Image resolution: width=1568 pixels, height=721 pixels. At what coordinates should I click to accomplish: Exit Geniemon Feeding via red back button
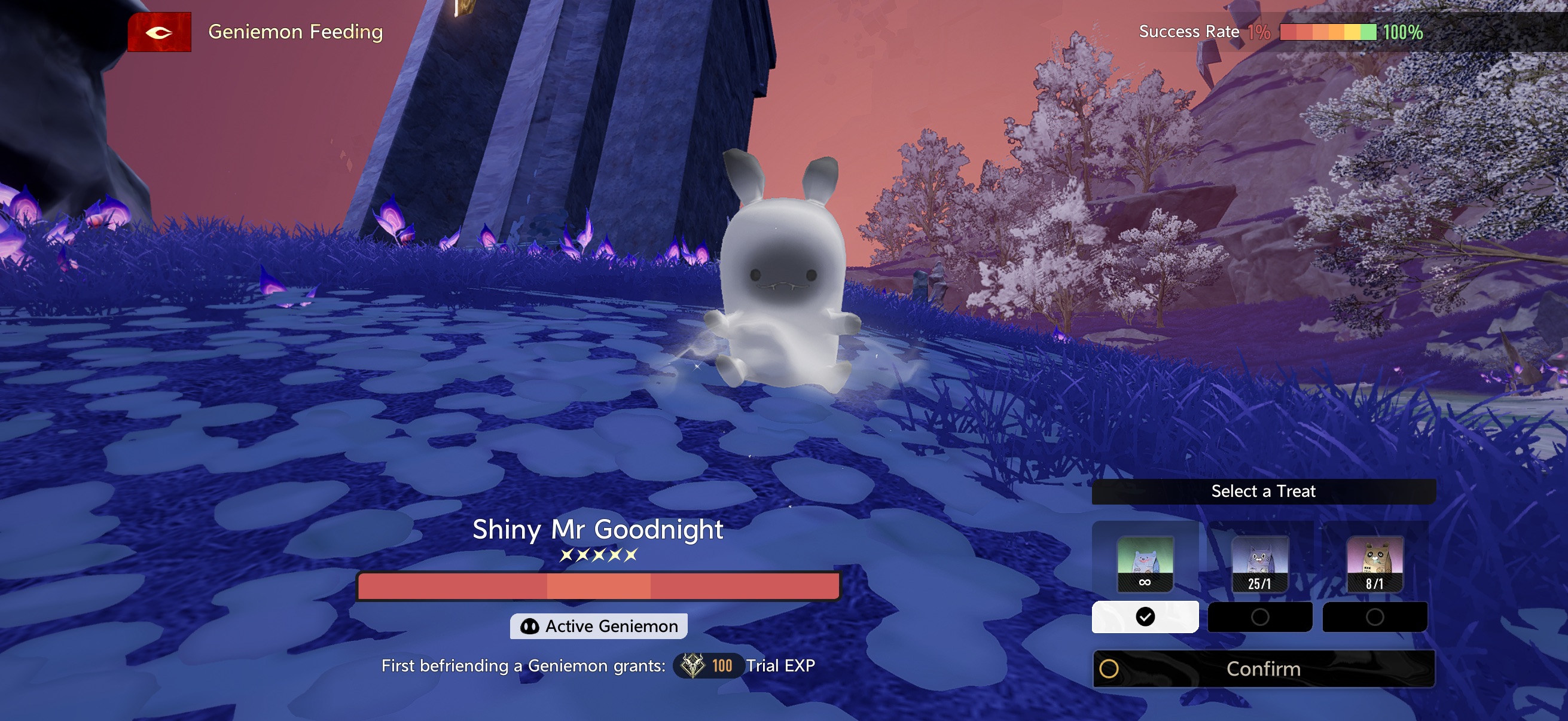[160, 32]
